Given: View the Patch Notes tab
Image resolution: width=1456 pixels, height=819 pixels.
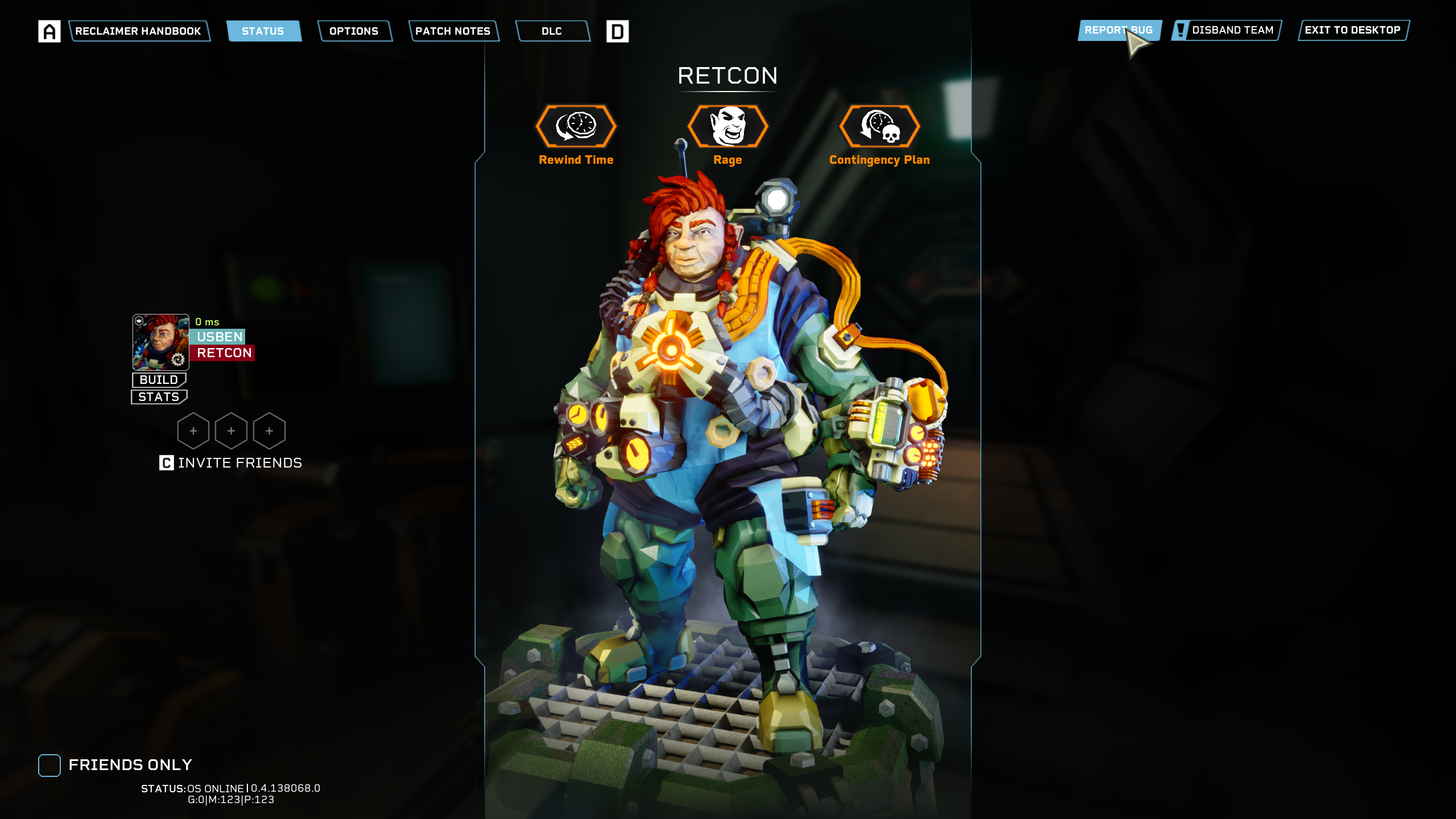Looking at the screenshot, I should [453, 31].
